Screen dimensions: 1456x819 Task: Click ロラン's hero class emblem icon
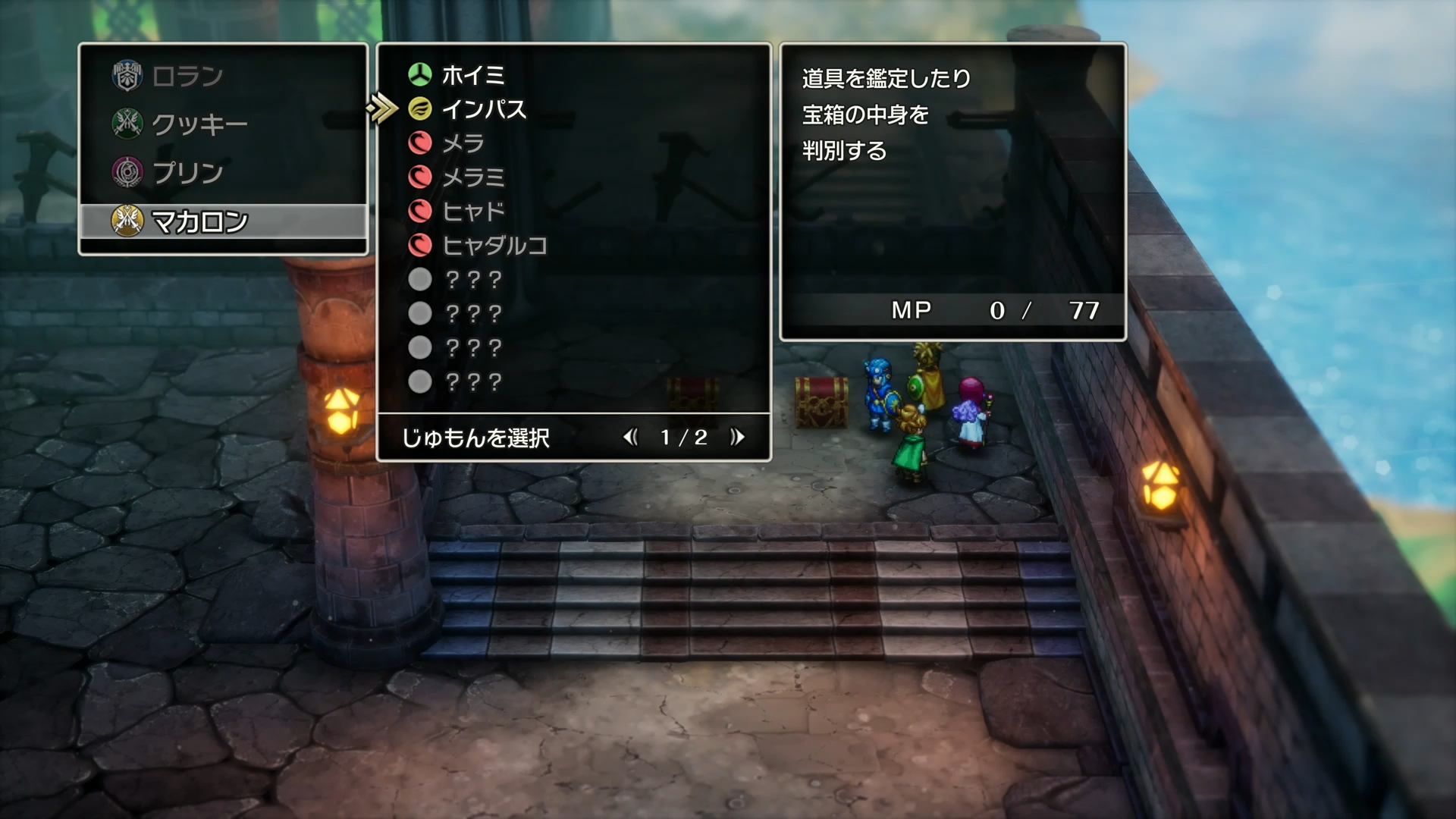[126, 74]
